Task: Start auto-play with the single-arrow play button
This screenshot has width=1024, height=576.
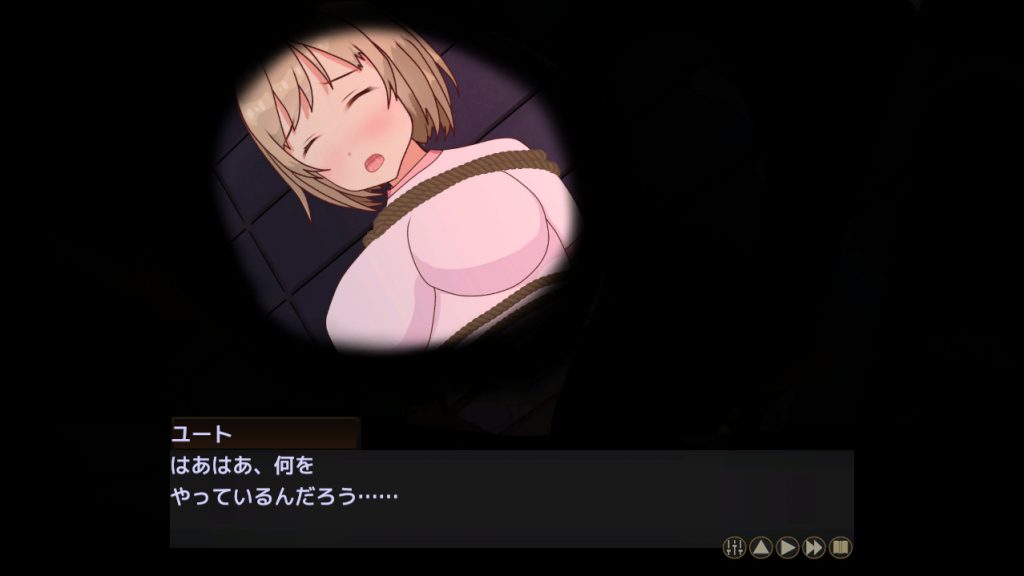Action: (788, 547)
